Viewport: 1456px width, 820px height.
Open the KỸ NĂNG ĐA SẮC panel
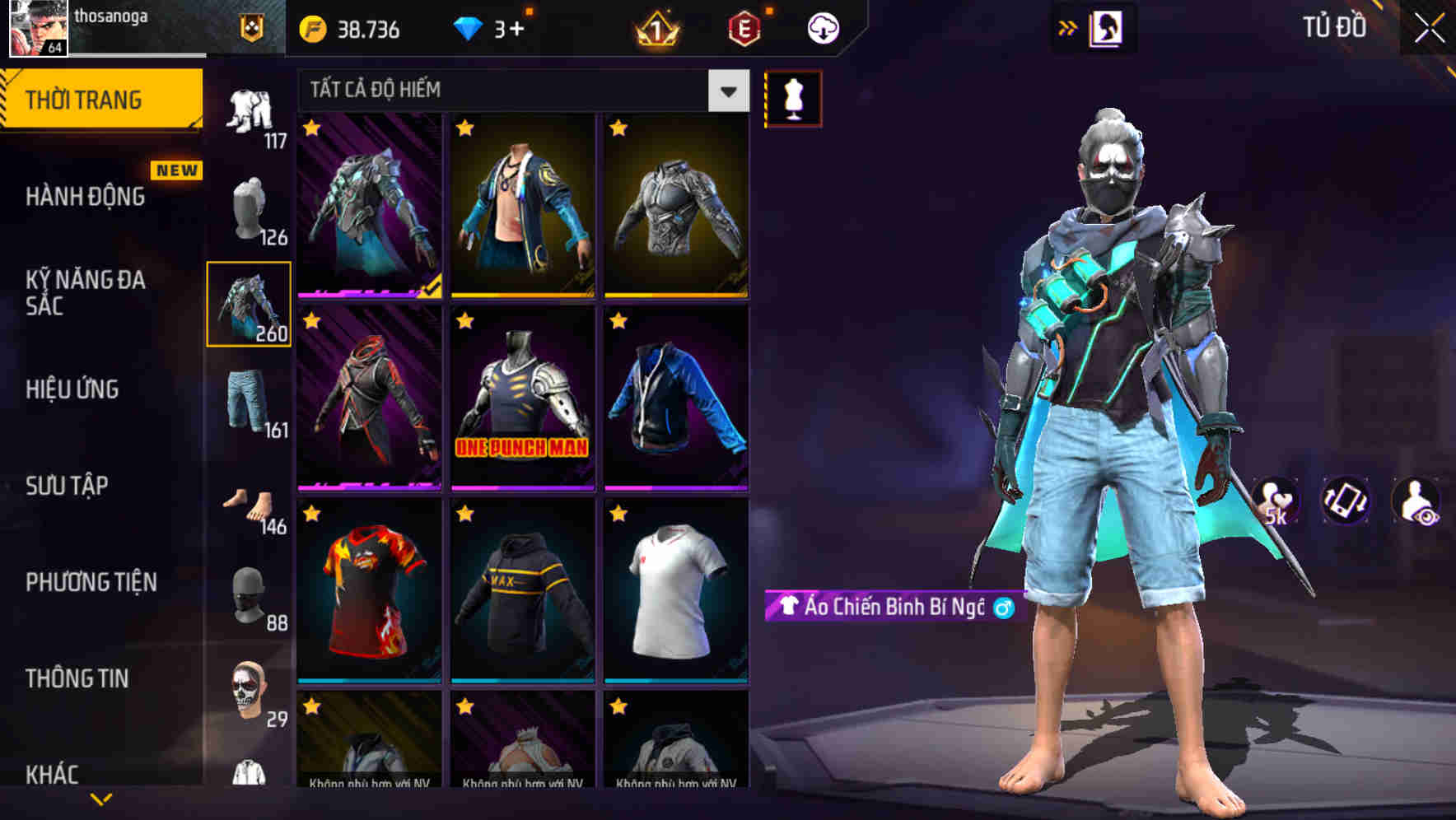coord(85,294)
